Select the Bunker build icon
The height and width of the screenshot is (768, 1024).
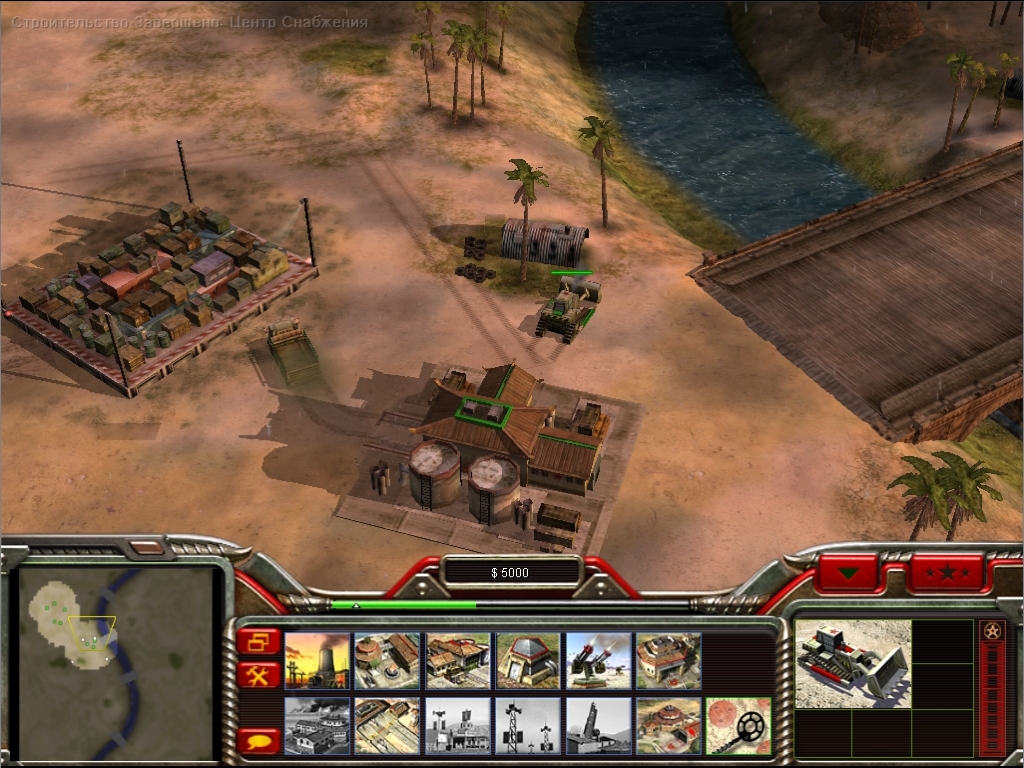pyautogui.click(x=527, y=660)
